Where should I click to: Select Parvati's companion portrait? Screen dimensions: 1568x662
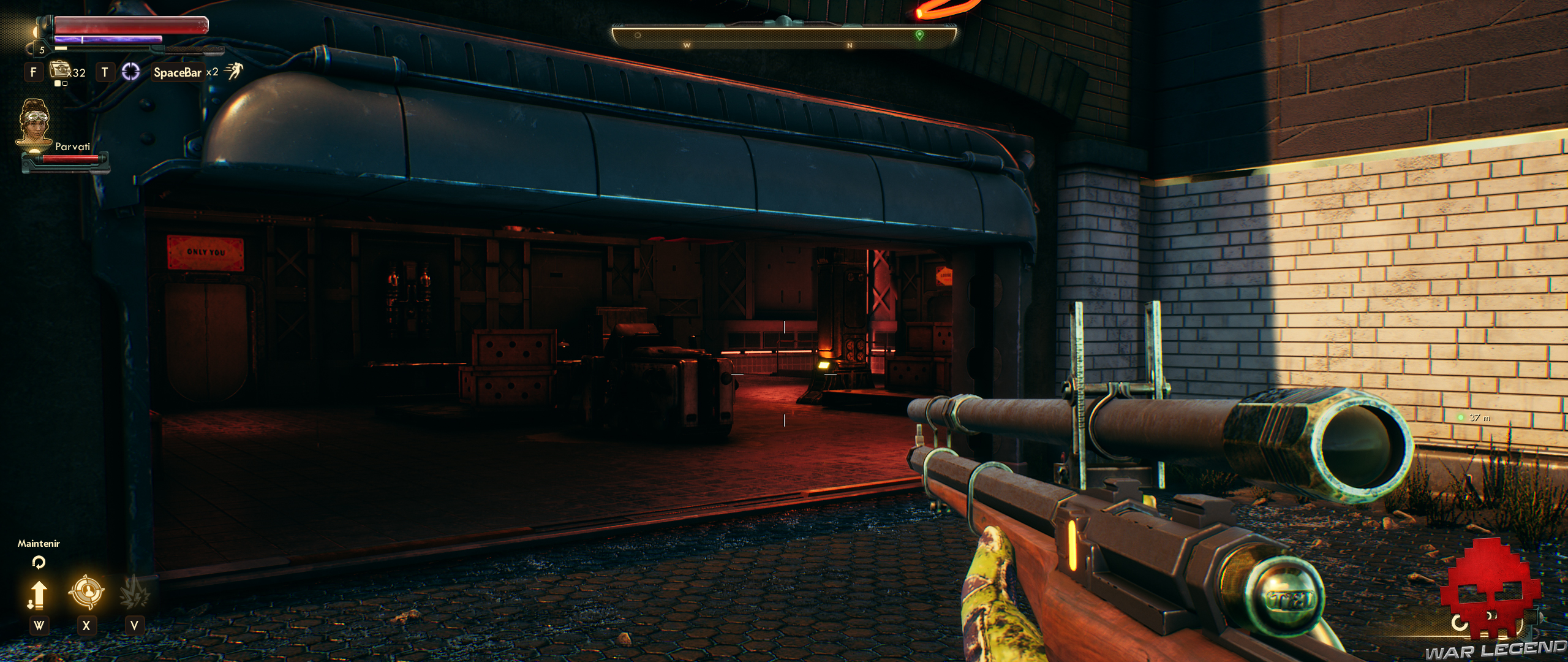tap(34, 124)
